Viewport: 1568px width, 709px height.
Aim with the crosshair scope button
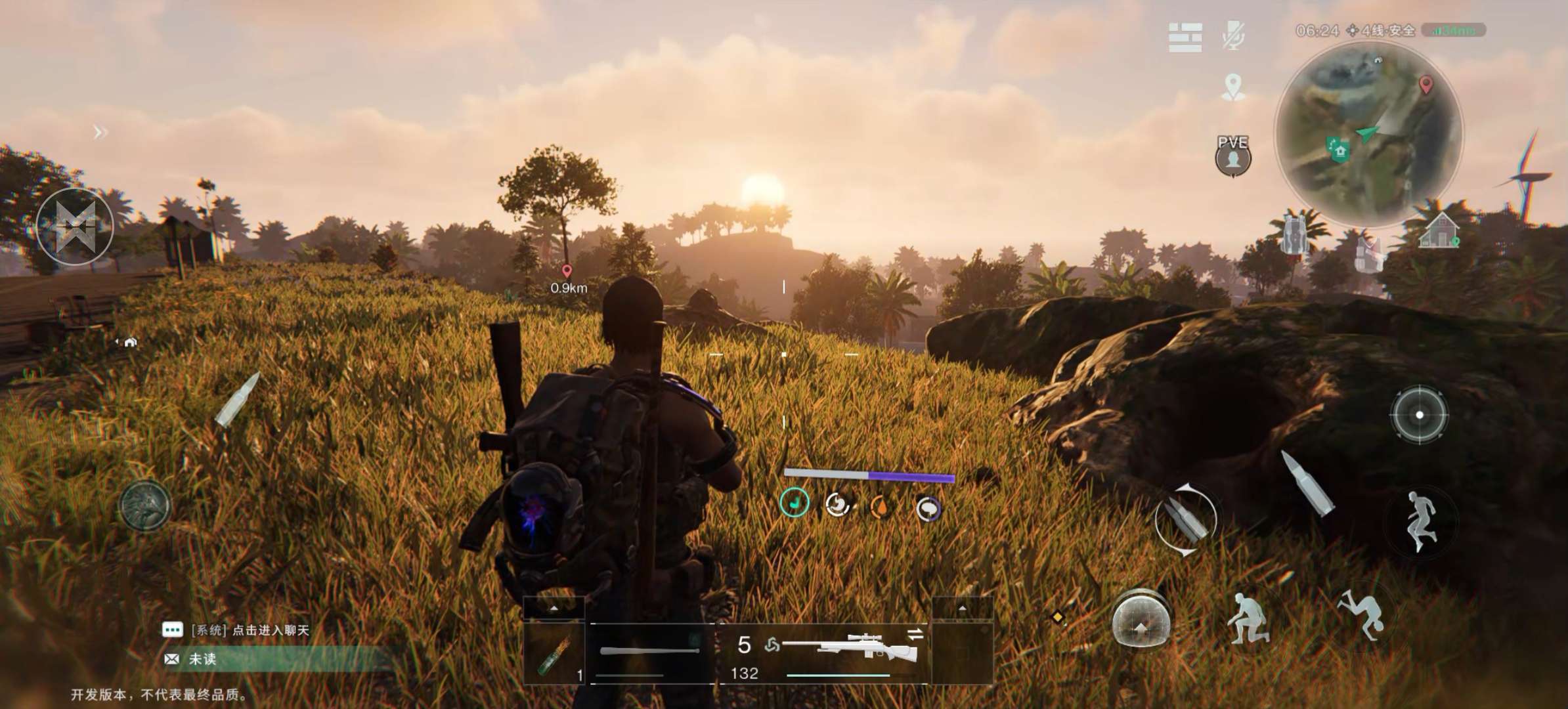(1419, 415)
